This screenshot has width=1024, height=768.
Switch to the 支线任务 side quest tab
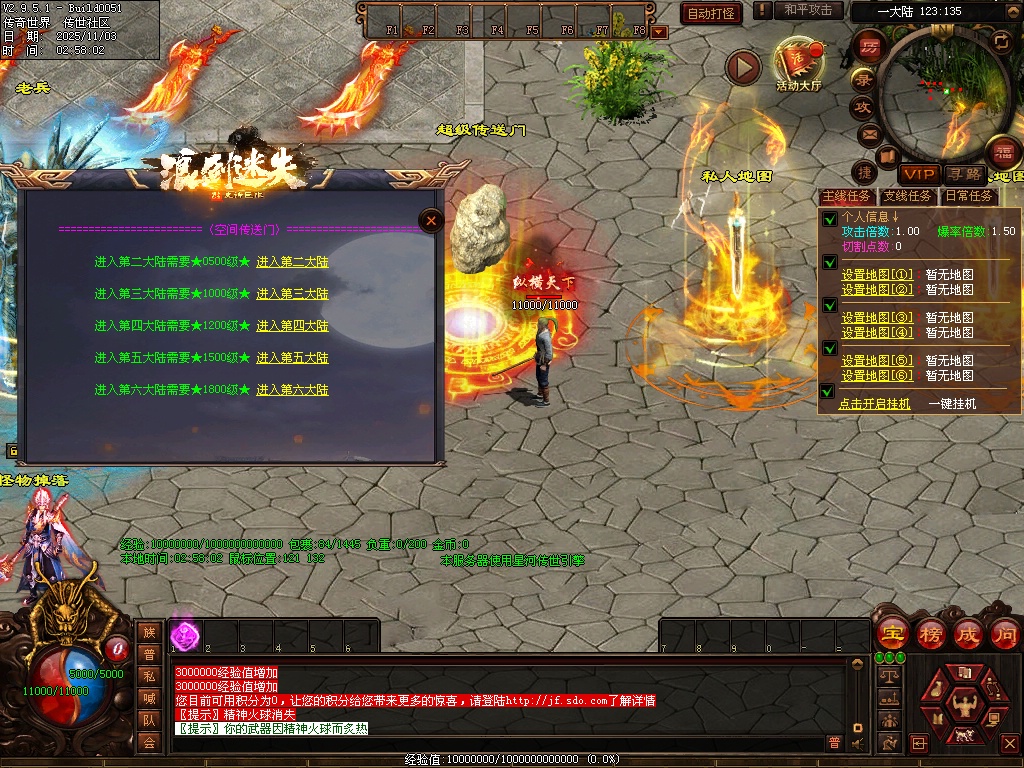tap(907, 196)
